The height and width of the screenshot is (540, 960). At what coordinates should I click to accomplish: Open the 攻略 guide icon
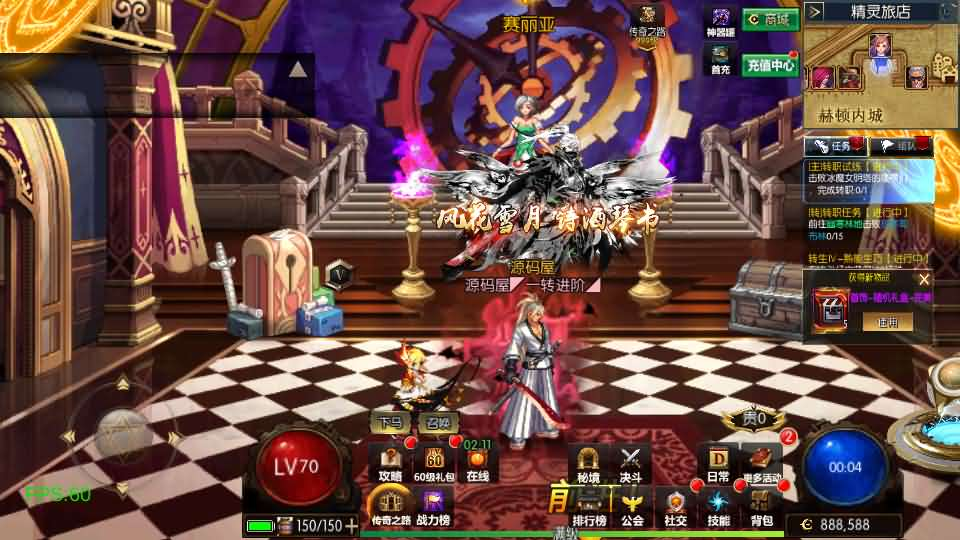[x=391, y=464]
